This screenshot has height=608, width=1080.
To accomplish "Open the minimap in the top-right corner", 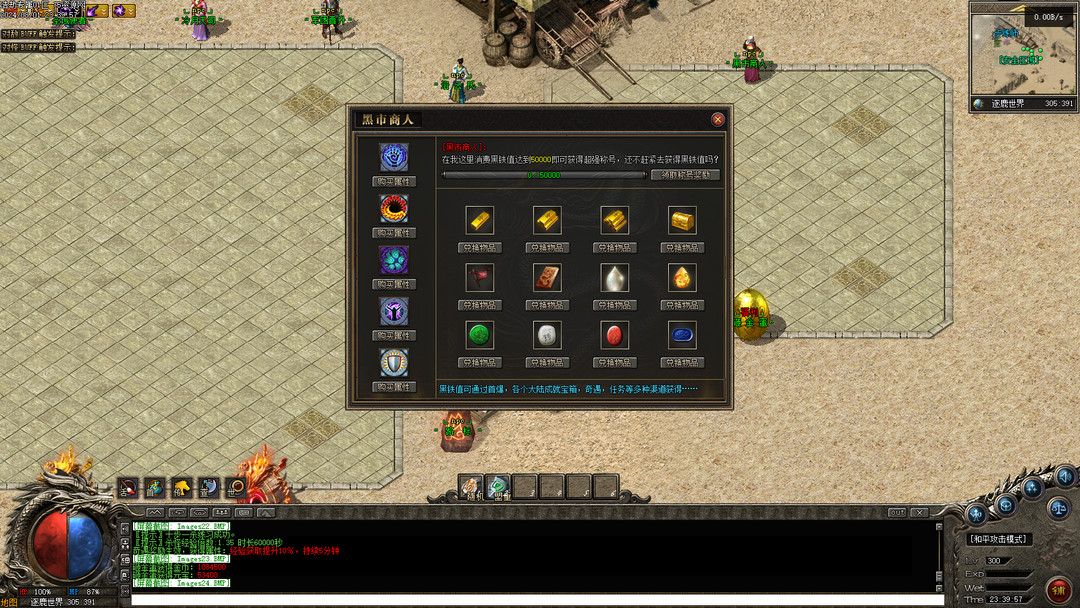I will tap(1022, 52).
